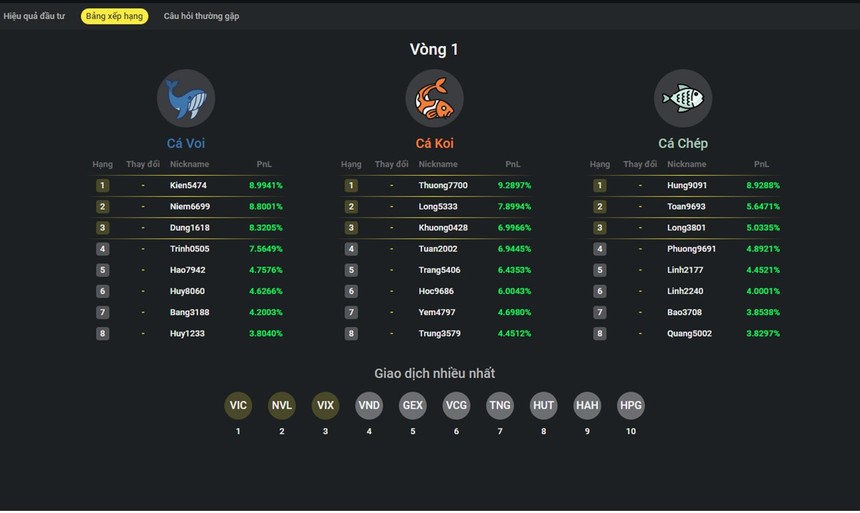
Task: Choose the VIX stock badge
Action: click(x=325, y=405)
